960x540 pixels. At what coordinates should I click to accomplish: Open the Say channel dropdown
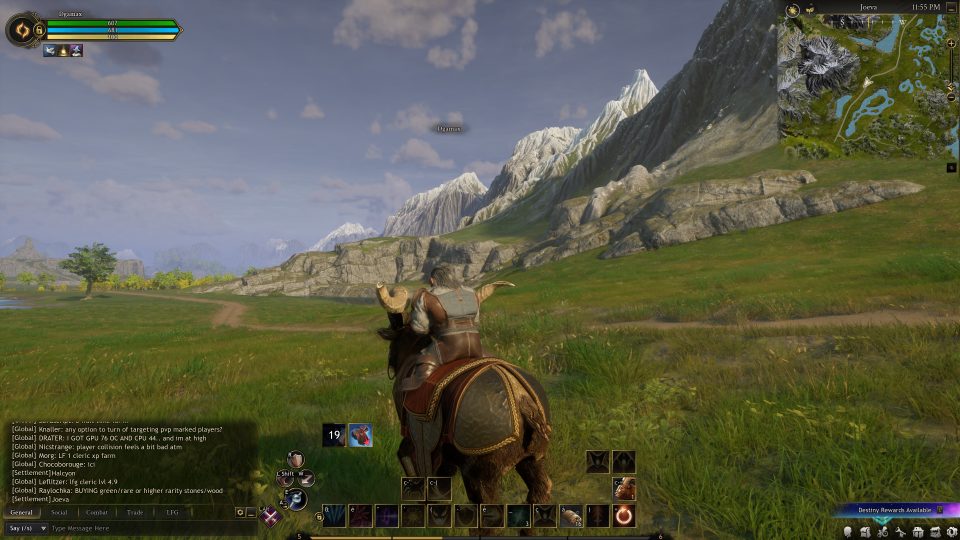27,528
